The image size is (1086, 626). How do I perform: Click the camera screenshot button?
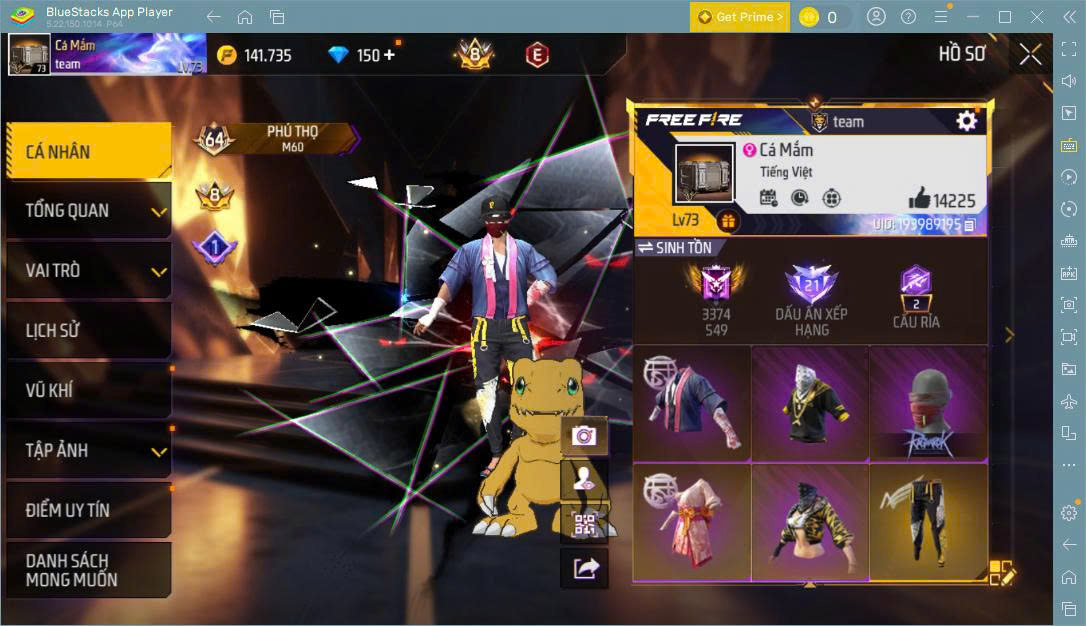tap(584, 435)
